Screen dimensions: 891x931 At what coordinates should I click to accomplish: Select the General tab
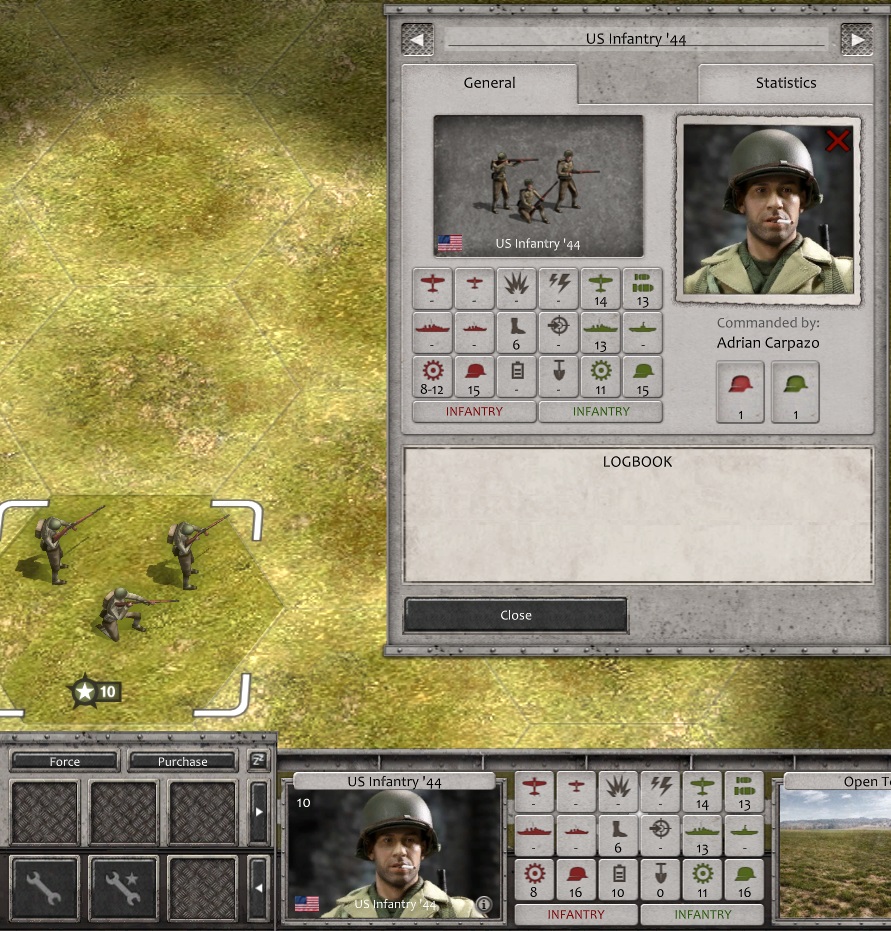click(x=489, y=83)
